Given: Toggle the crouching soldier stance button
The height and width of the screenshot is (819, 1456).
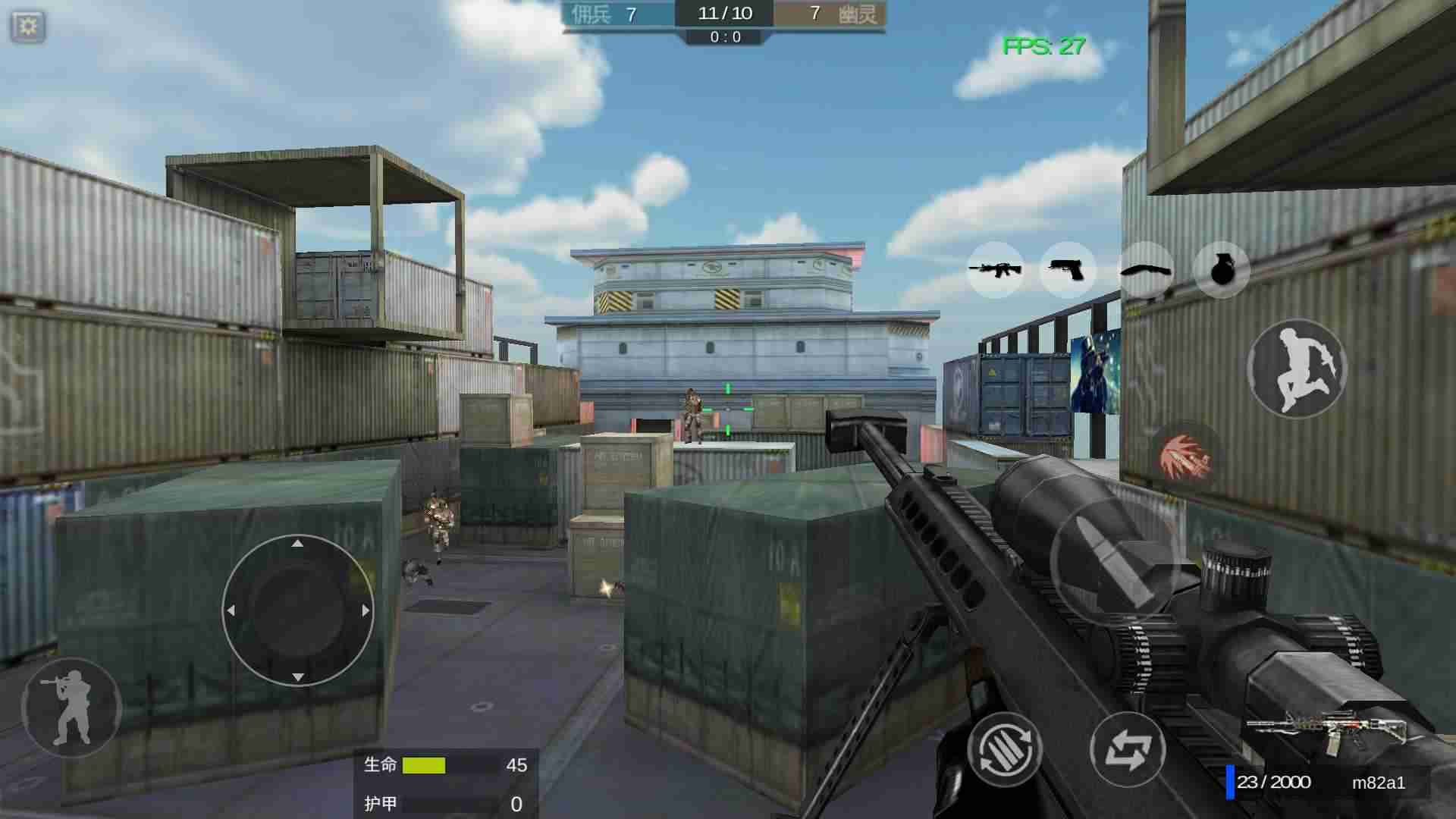Looking at the screenshot, I should (x=72, y=708).
